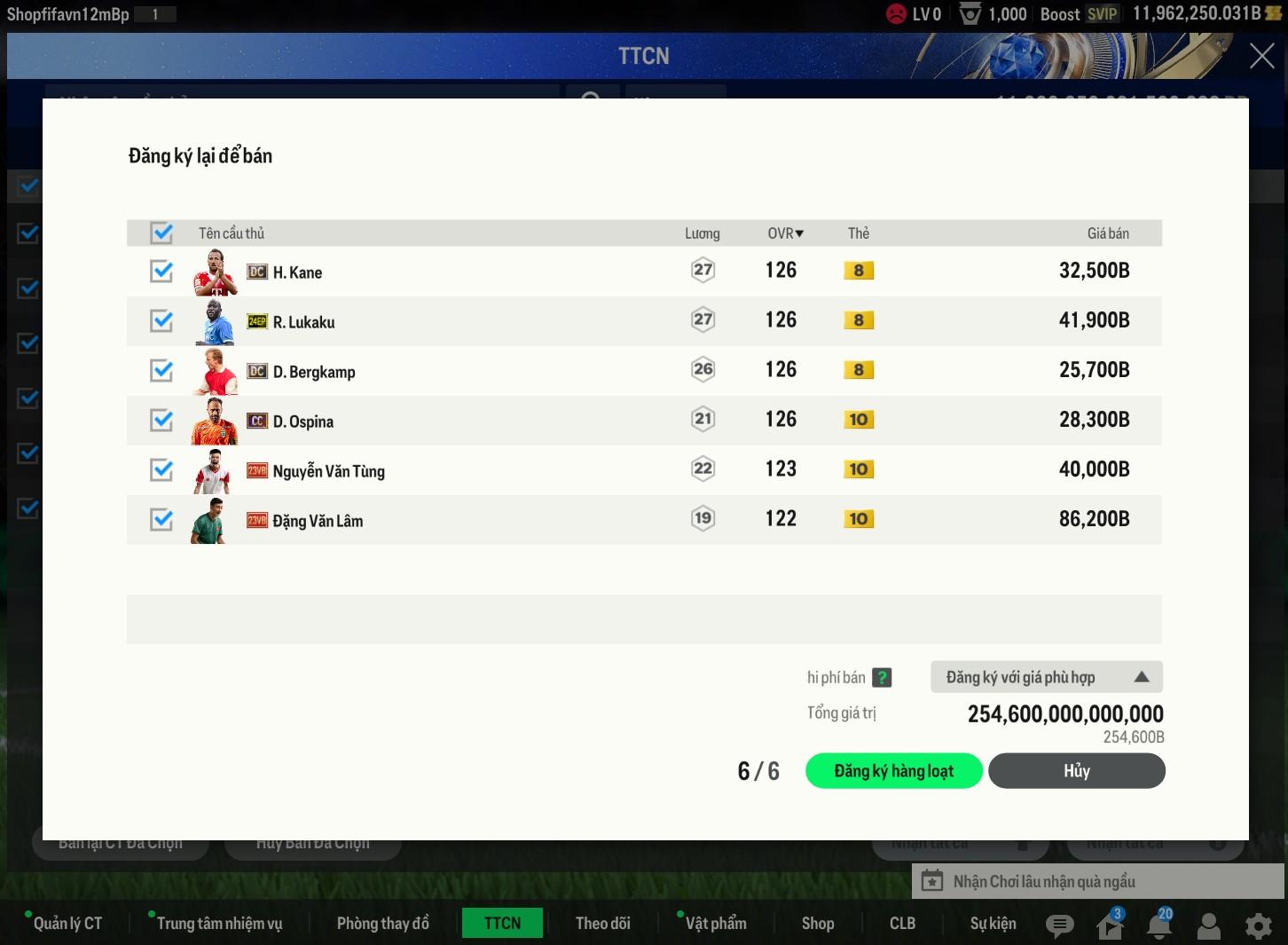This screenshot has height=945, width=1288.
Task: Uncheck the H. Kane row checkbox
Action: pyautogui.click(x=161, y=272)
